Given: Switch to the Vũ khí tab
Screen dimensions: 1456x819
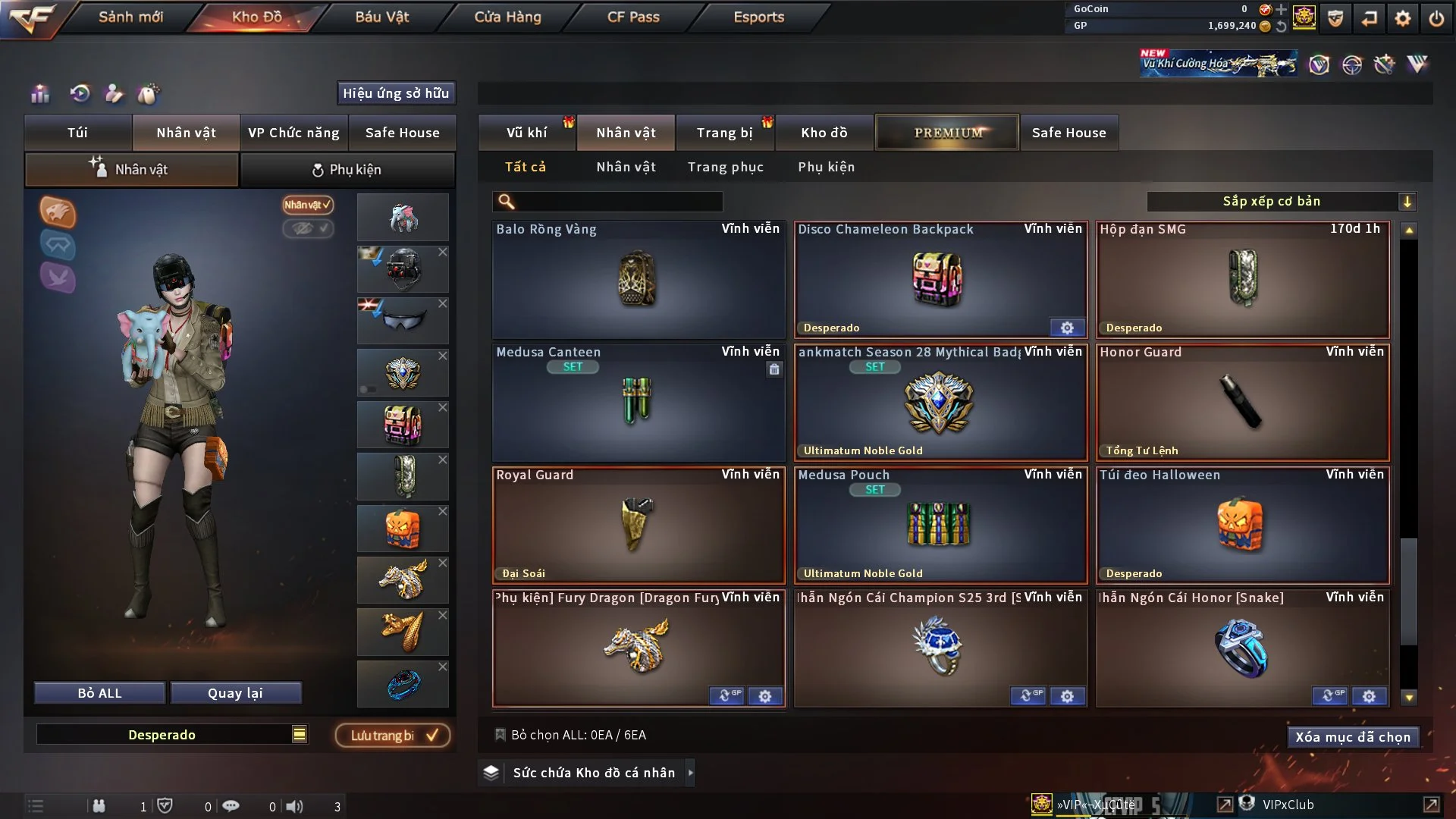Looking at the screenshot, I should (526, 133).
